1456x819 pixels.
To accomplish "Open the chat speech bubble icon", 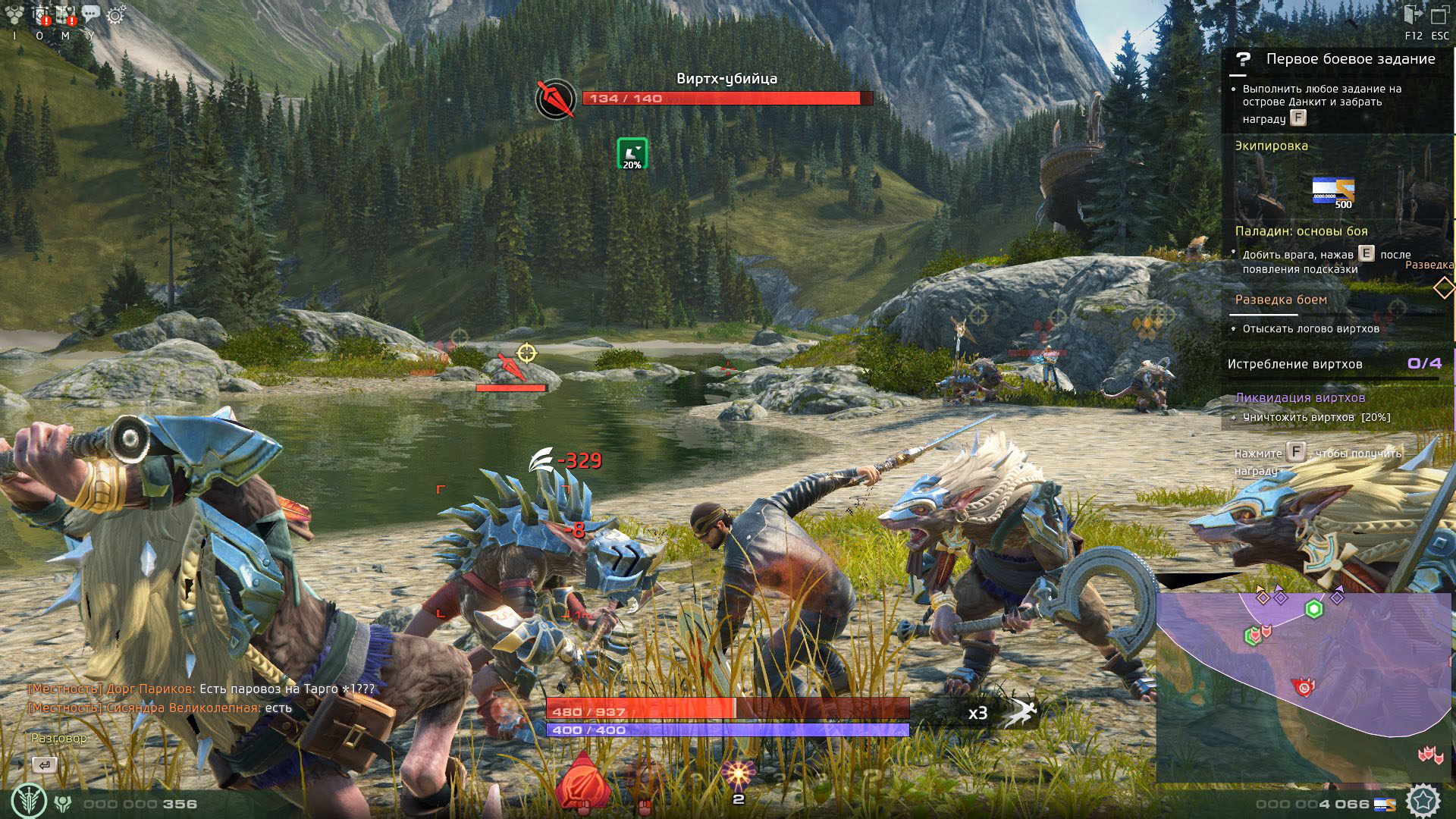I will tap(91, 14).
